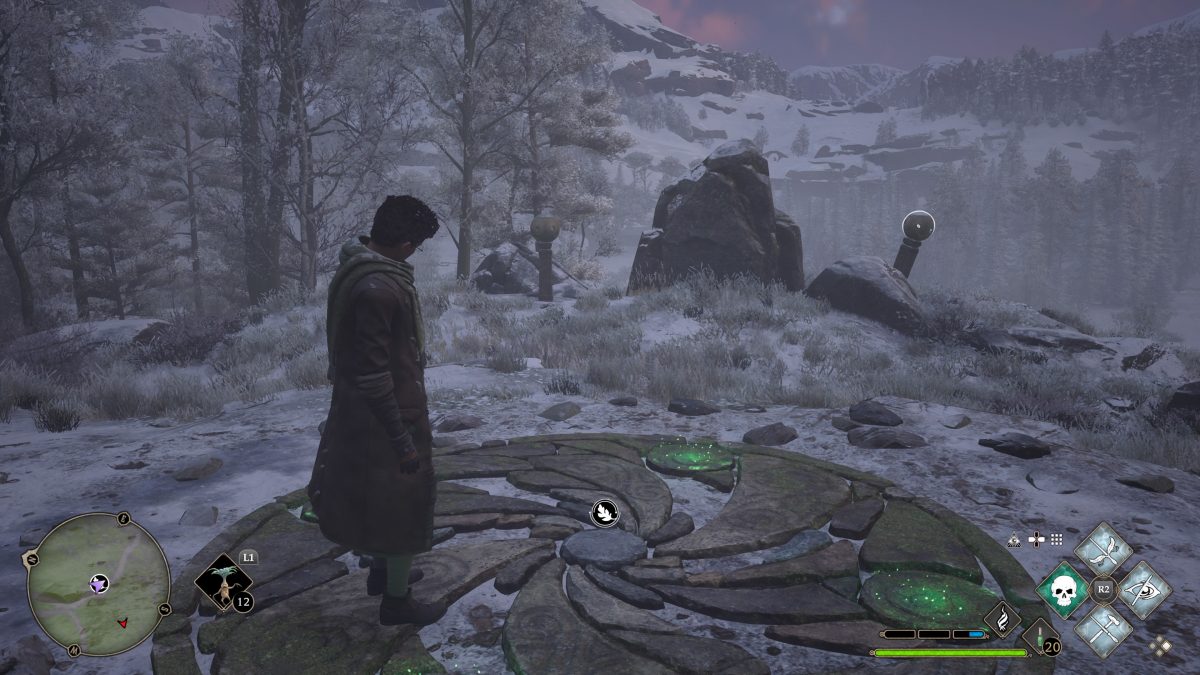The image size is (1200, 675).
Task: Choose the feather-and-wand spell slot
Action: [1103, 549]
